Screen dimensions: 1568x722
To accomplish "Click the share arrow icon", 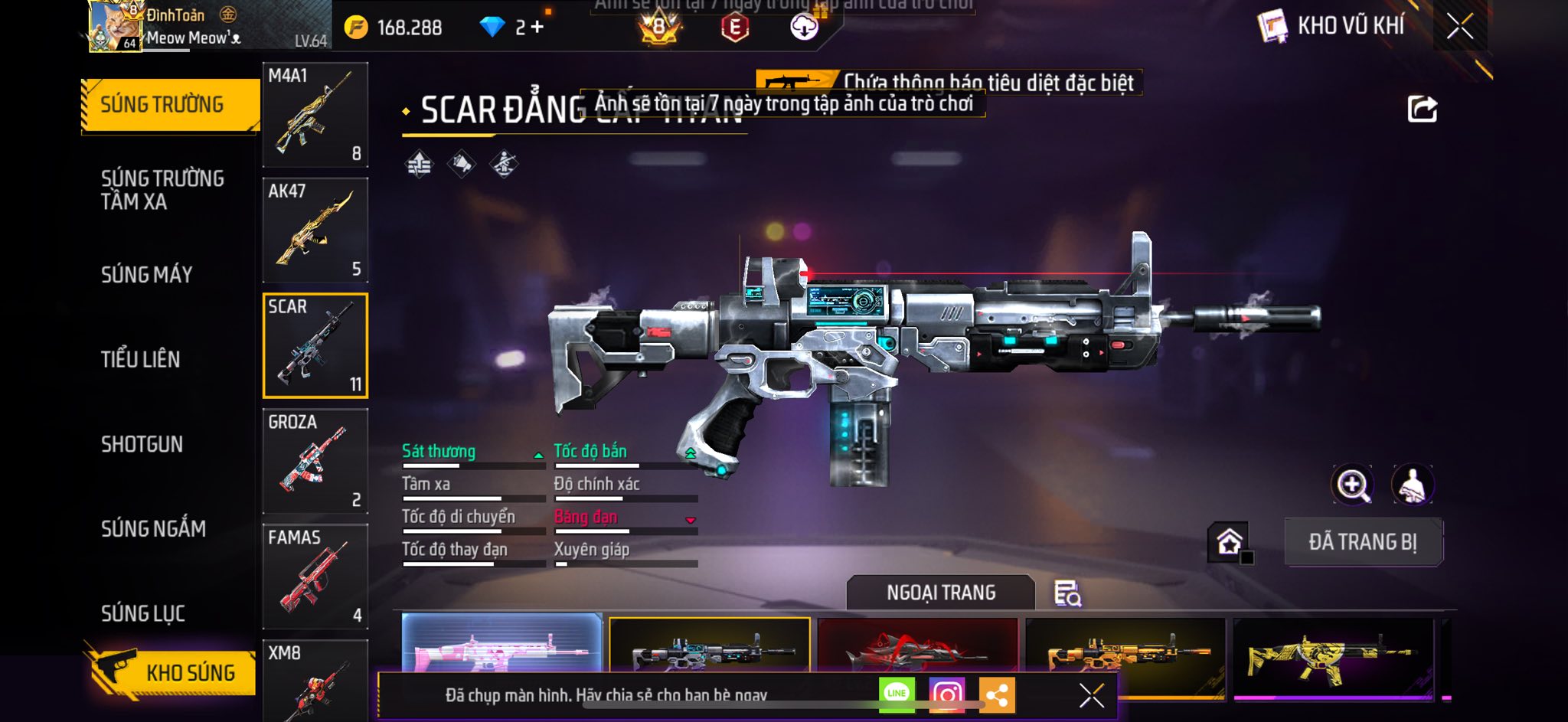I will click(1422, 109).
